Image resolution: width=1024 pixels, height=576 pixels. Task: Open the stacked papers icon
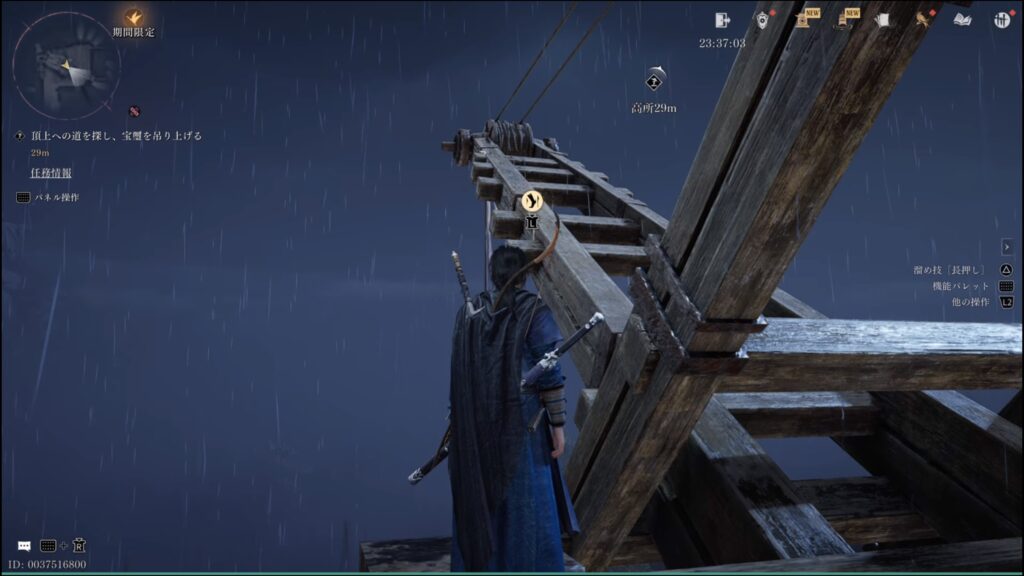click(882, 20)
